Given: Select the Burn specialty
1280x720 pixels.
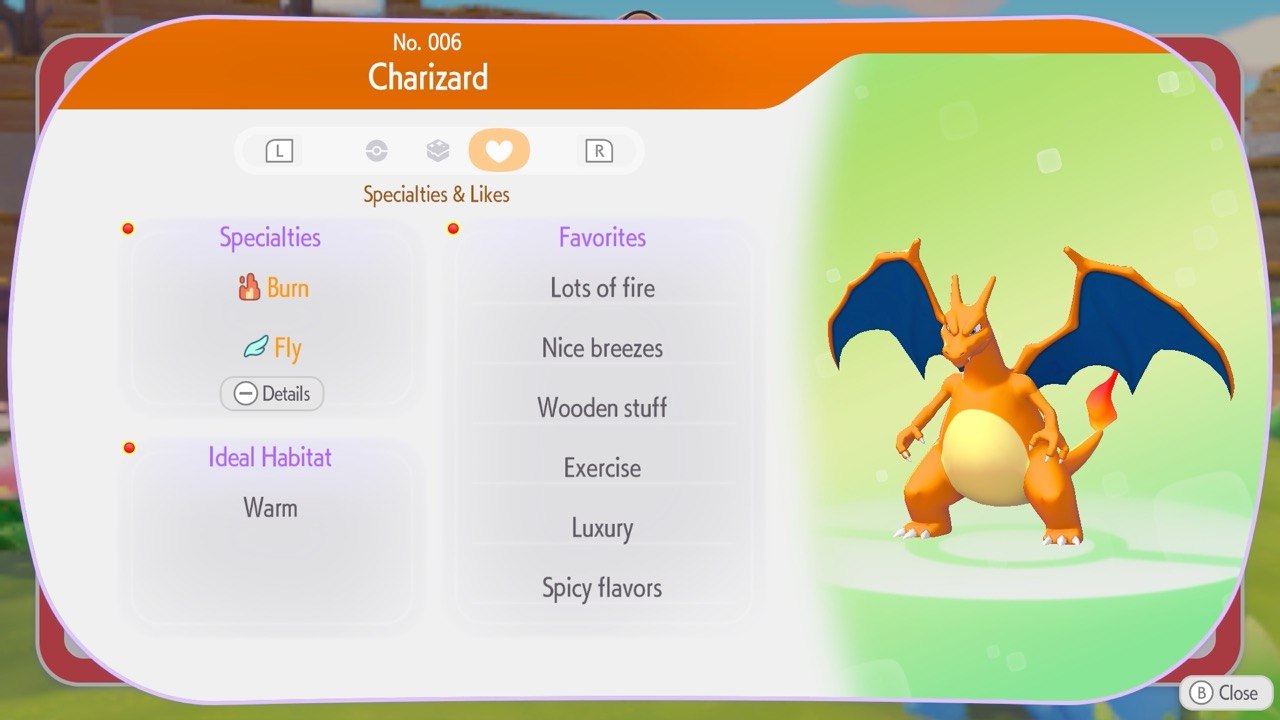Looking at the screenshot, I should click(x=273, y=289).
